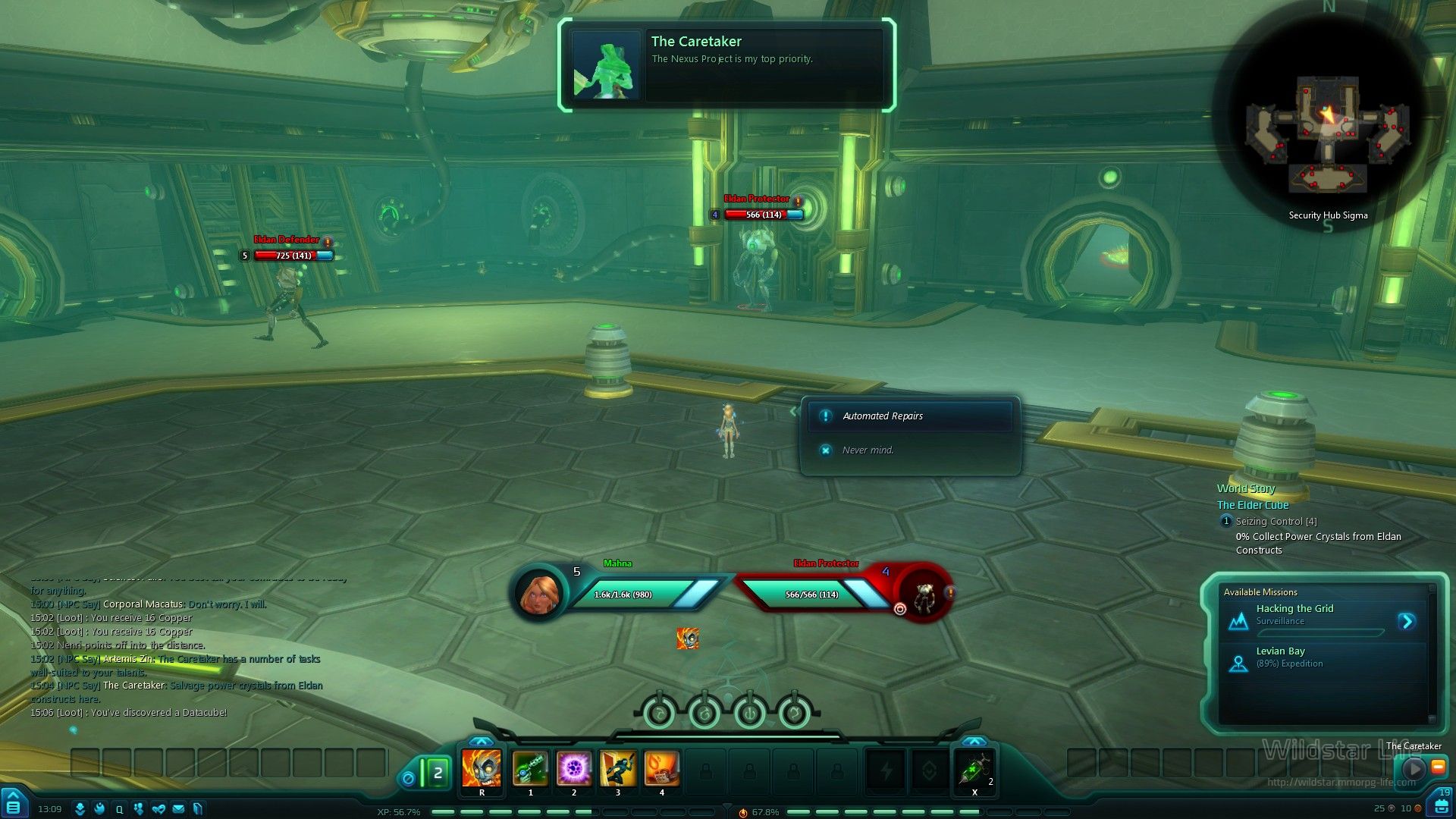Click the Seizing Control quest tracker entry

(1276, 522)
